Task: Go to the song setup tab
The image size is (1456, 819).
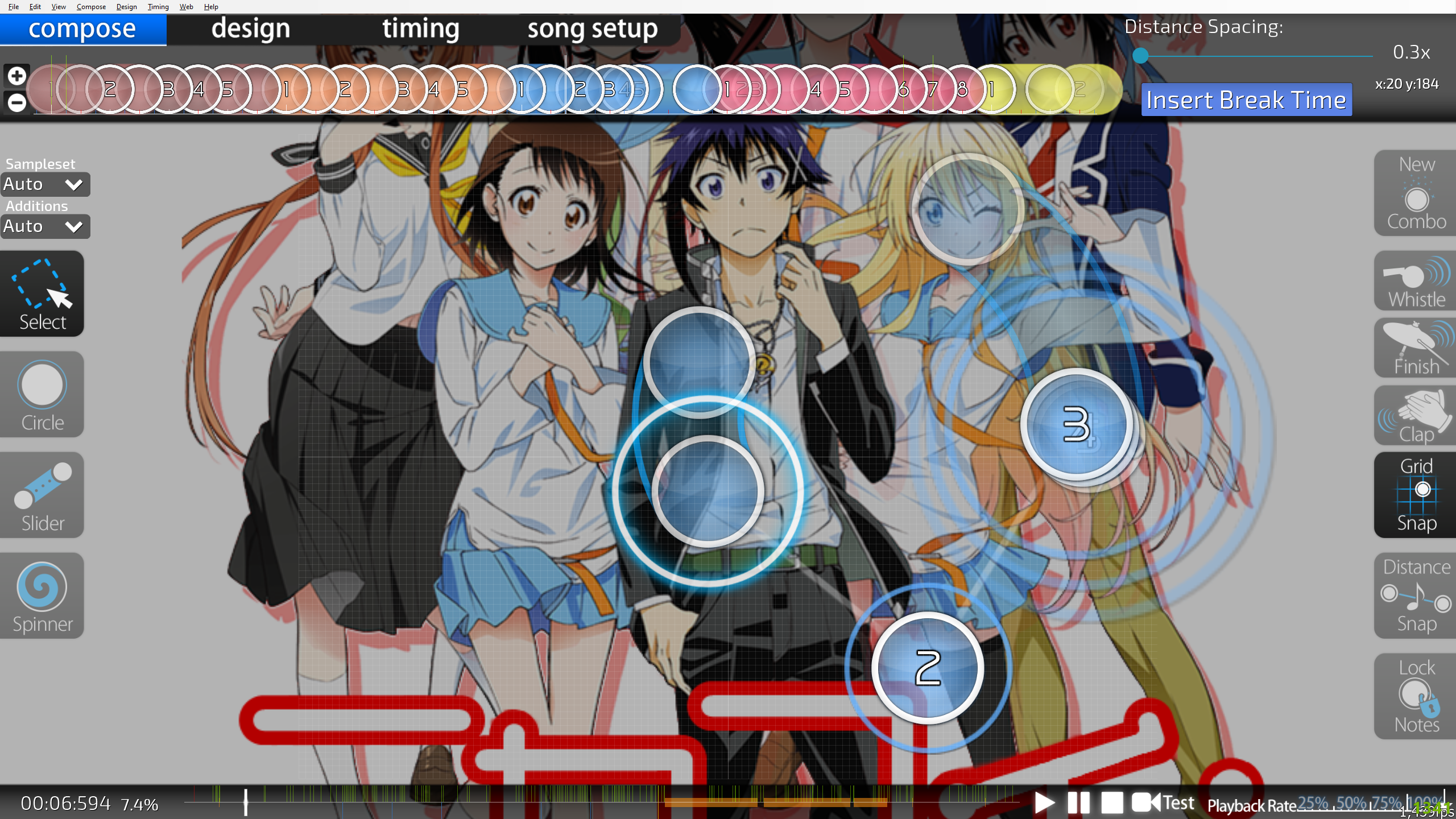Action: click(592, 29)
